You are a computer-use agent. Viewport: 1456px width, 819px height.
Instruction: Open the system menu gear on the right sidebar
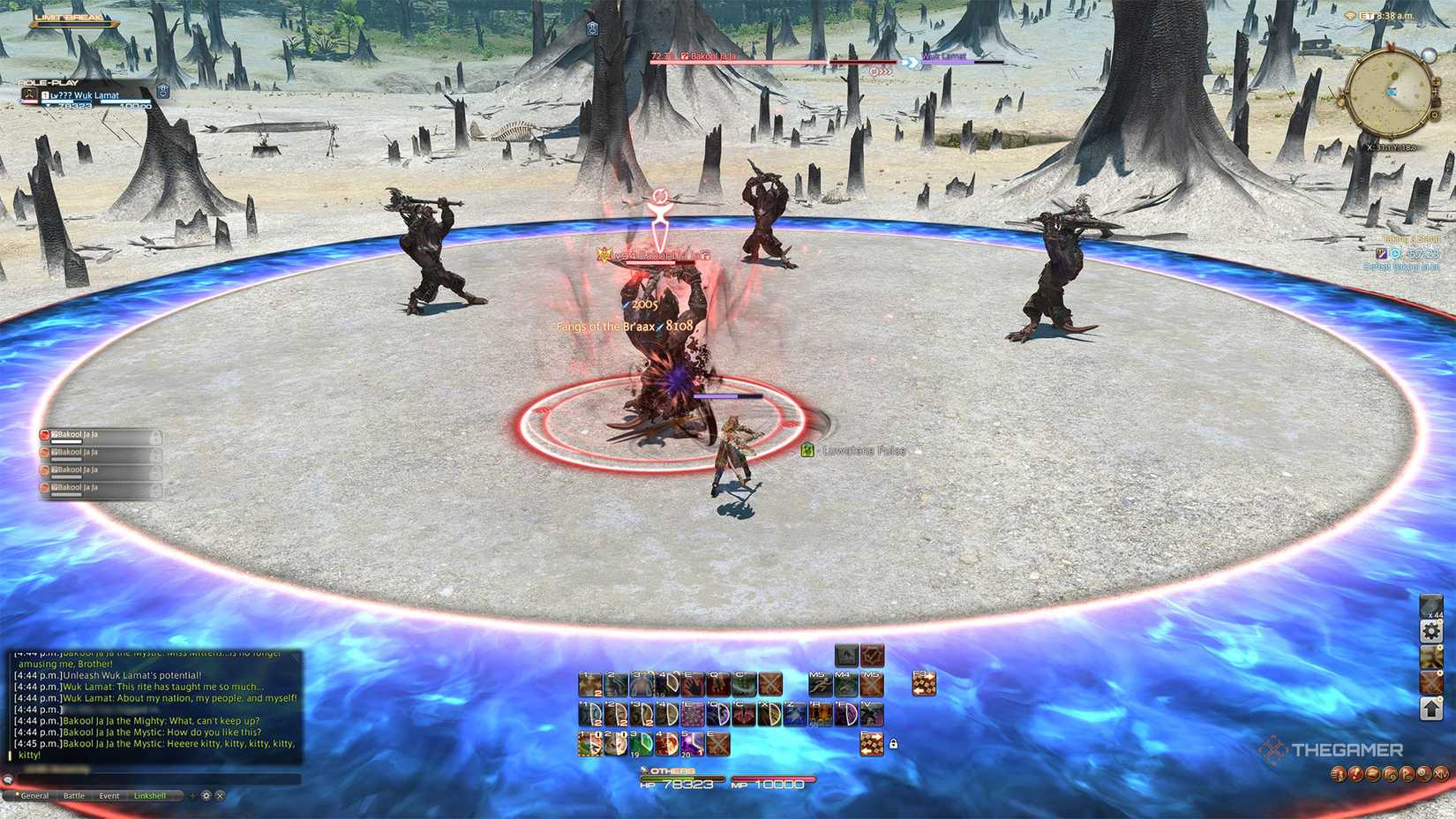[x=1431, y=631]
